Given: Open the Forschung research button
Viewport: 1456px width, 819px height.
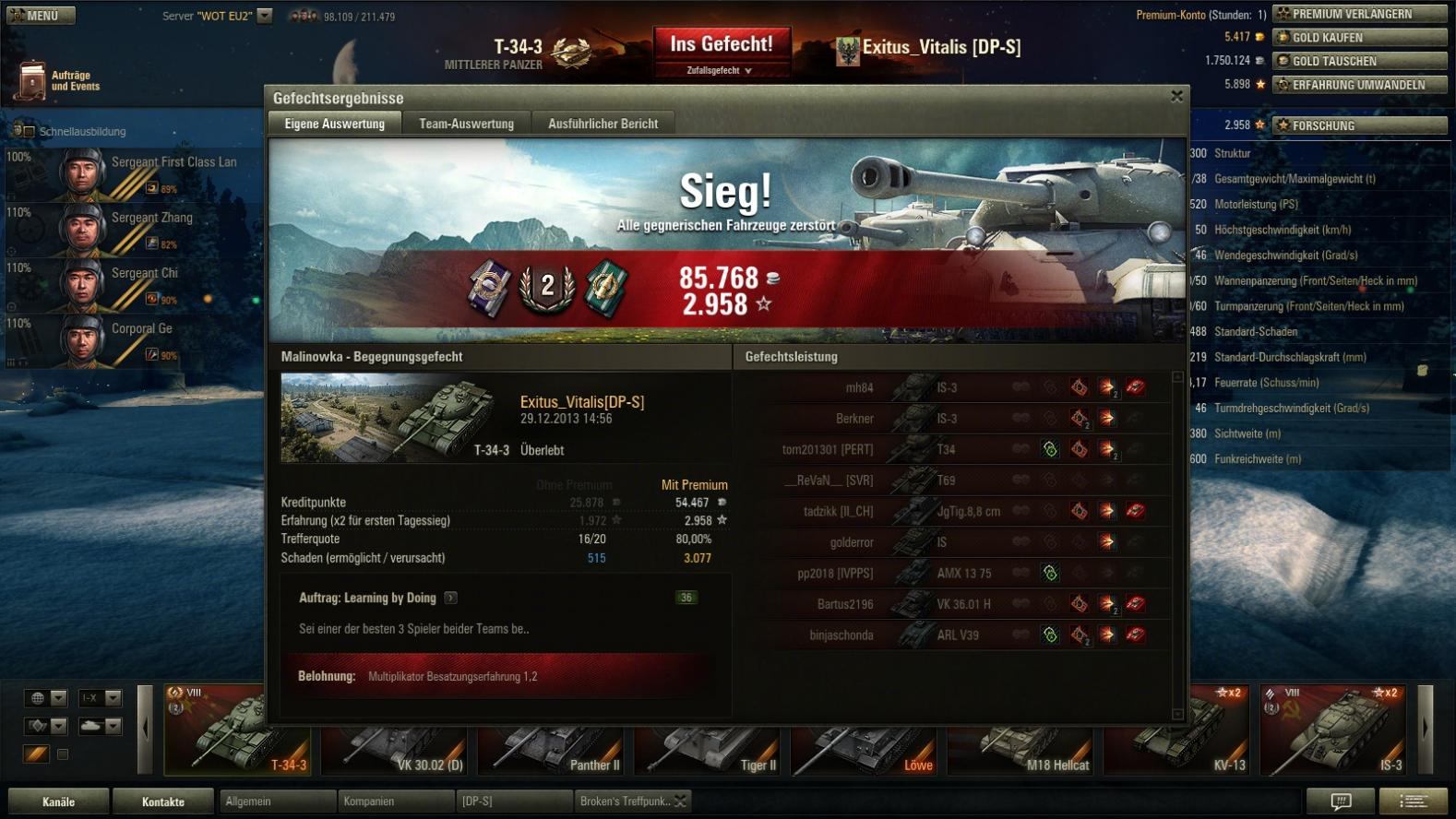Looking at the screenshot, I should (1359, 125).
